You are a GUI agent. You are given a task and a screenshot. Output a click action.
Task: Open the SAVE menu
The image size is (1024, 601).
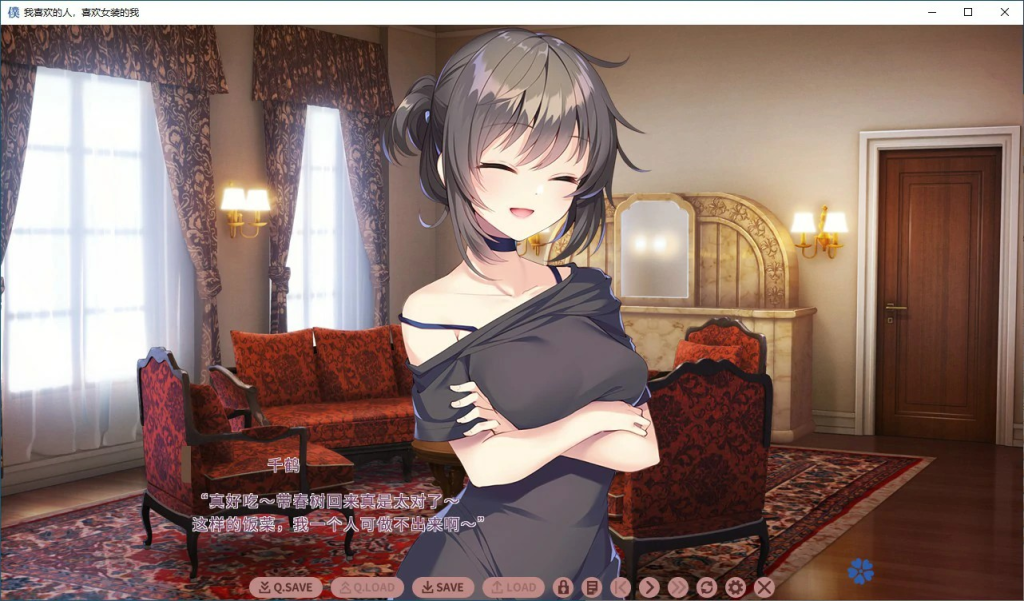coord(443,588)
